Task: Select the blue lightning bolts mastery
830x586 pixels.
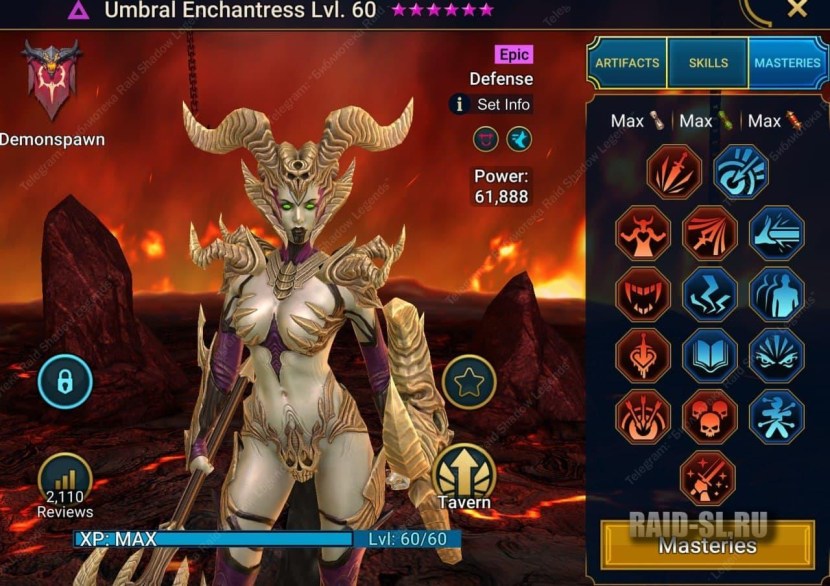Action: pyautogui.click(x=709, y=294)
